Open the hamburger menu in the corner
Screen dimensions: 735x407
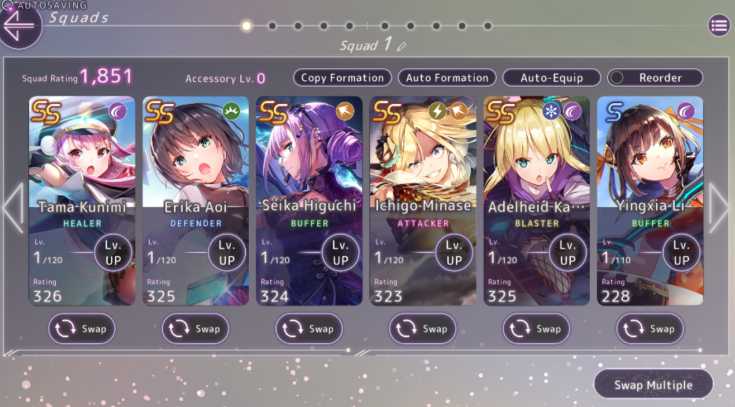(718, 26)
